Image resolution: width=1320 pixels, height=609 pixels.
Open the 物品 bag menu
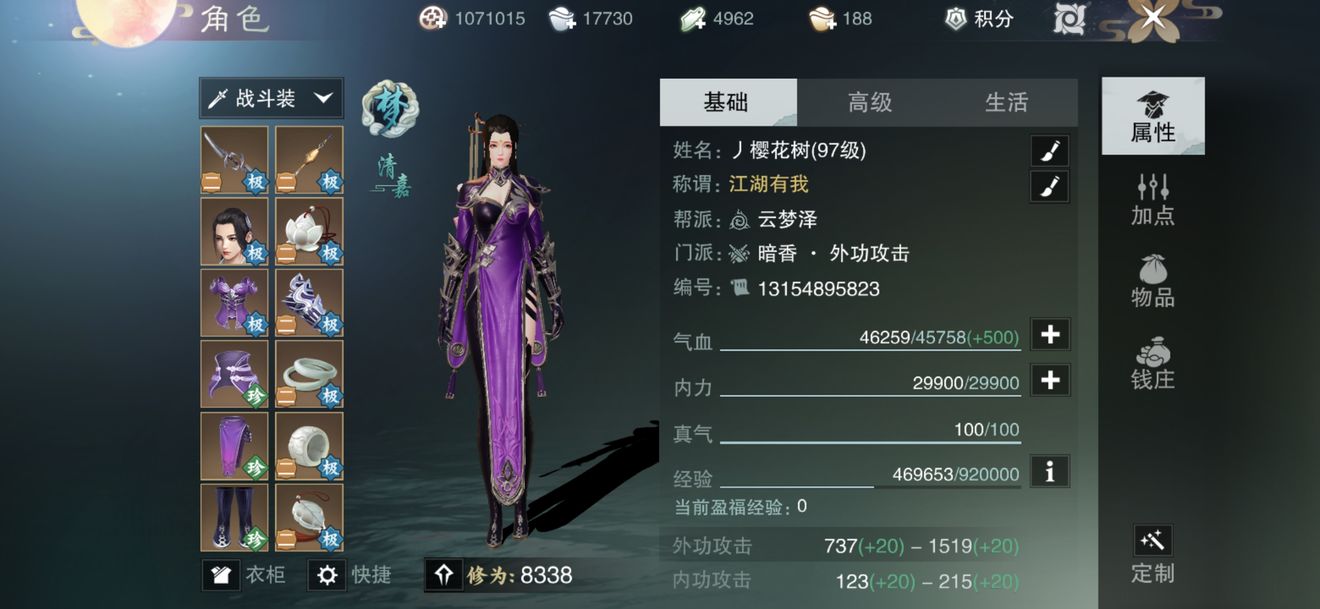pyautogui.click(x=1153, y=281)
